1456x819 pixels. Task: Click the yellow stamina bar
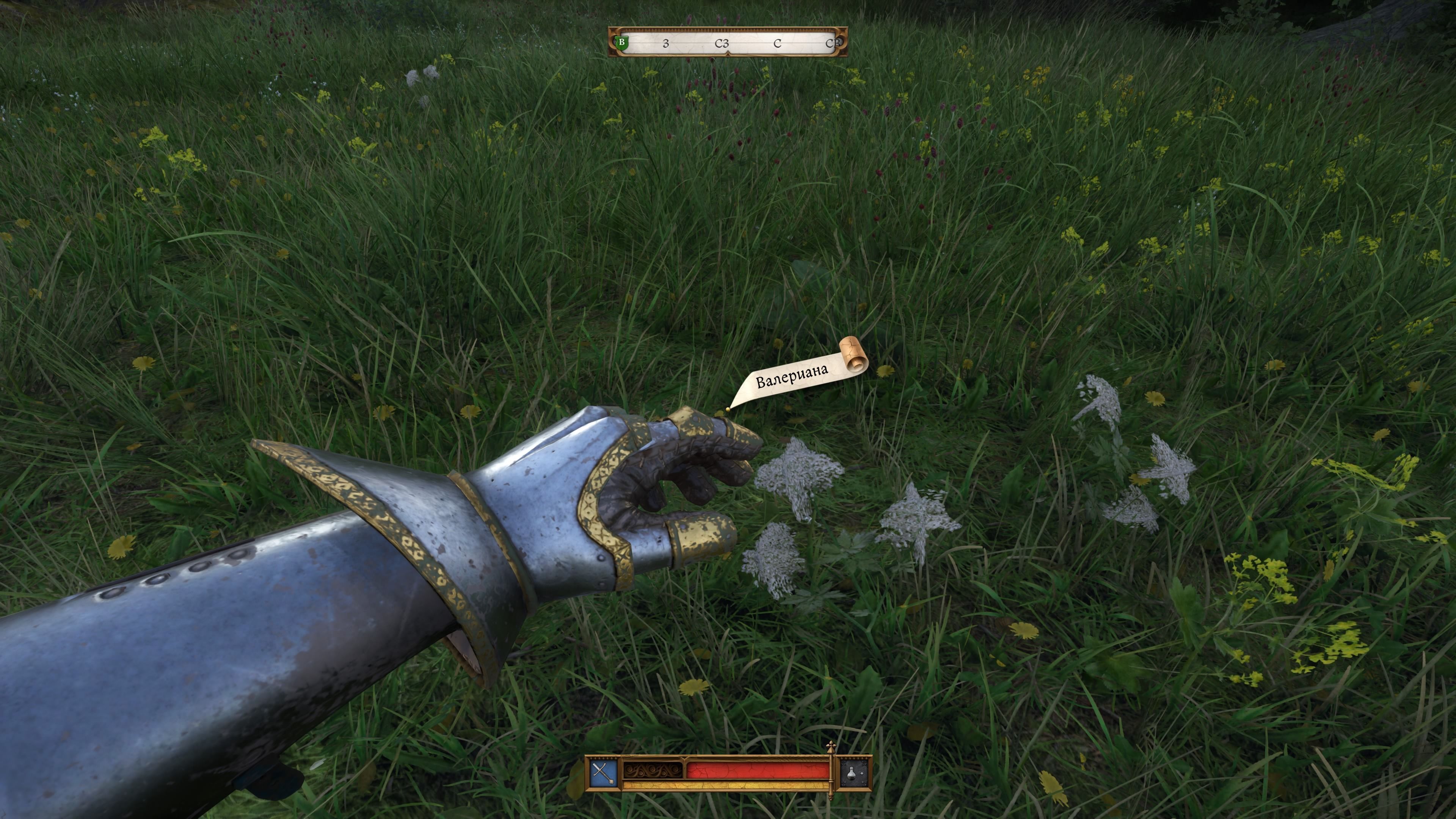click(x=719, y=788)
